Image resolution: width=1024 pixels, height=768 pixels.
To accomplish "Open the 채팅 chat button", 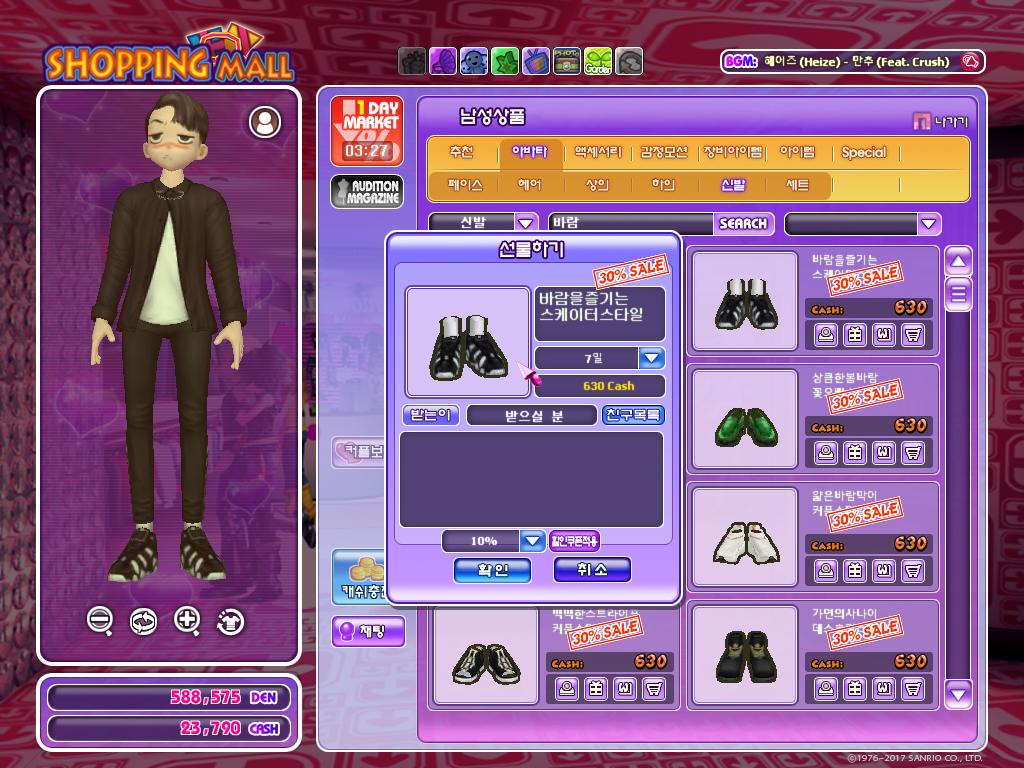I will coord(368,631).
